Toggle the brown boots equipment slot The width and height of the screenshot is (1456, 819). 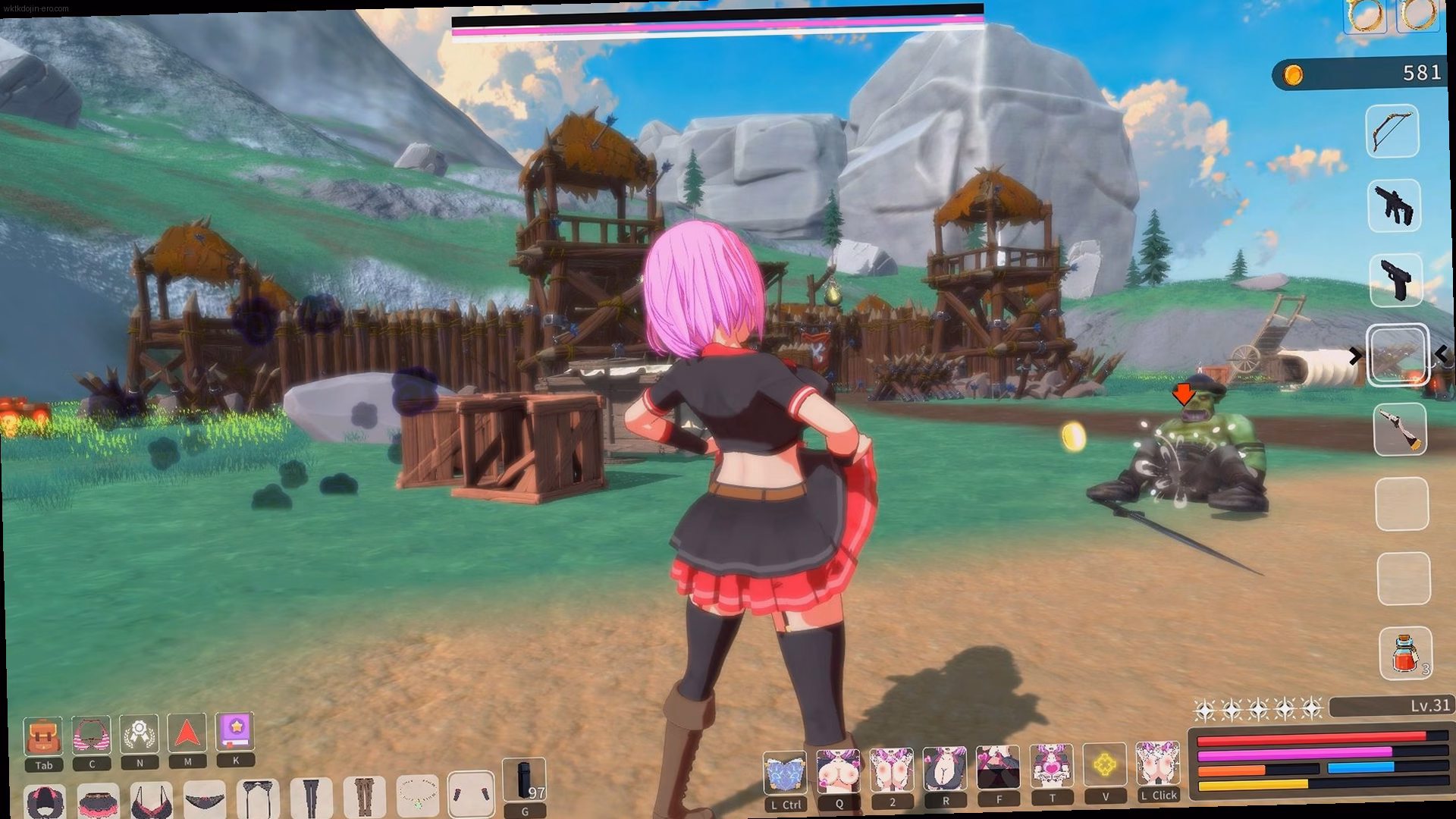click(364, 797)
